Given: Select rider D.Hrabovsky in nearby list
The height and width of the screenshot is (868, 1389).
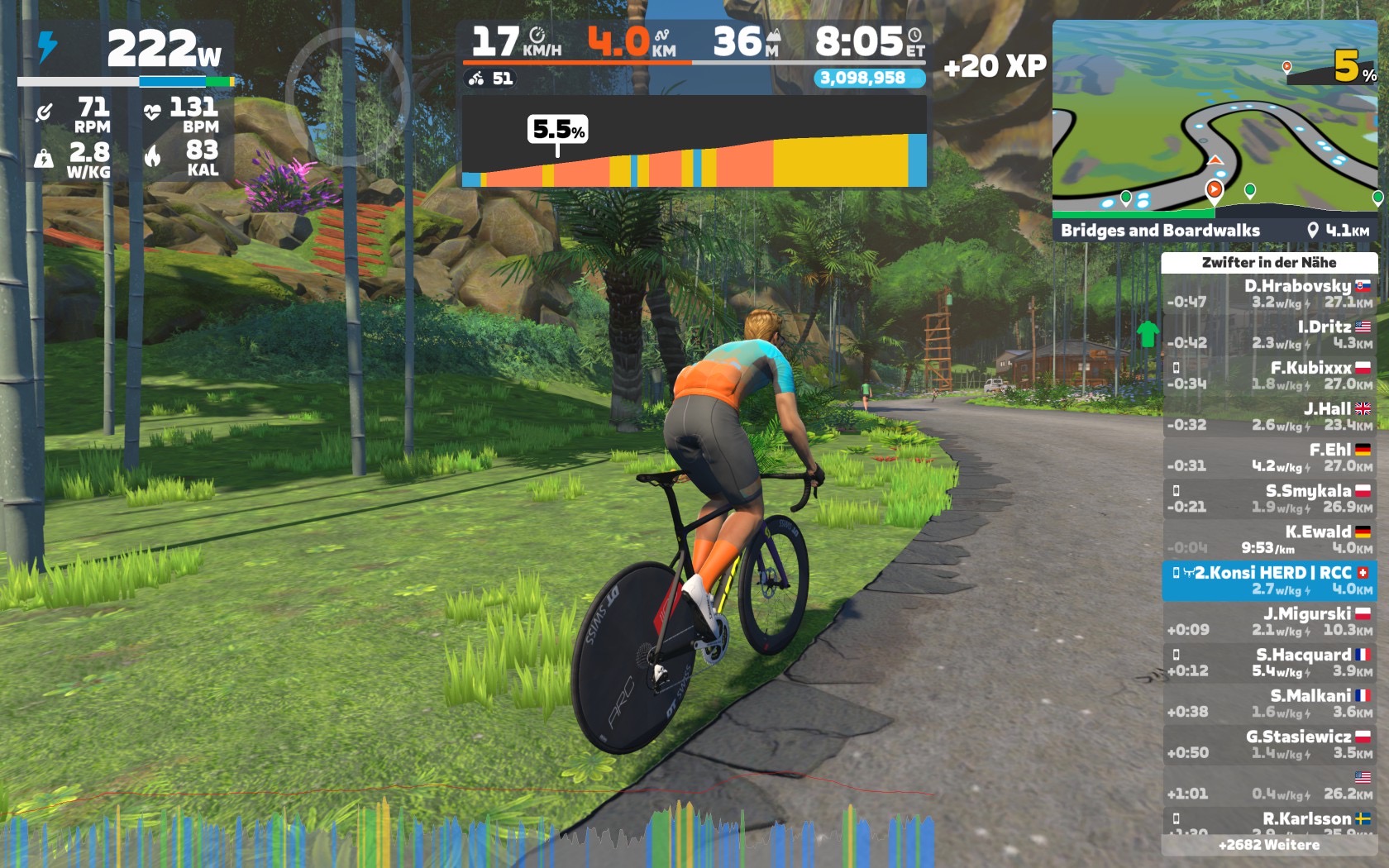Looking at the screenshot, I should click(x=1269, y=293).
